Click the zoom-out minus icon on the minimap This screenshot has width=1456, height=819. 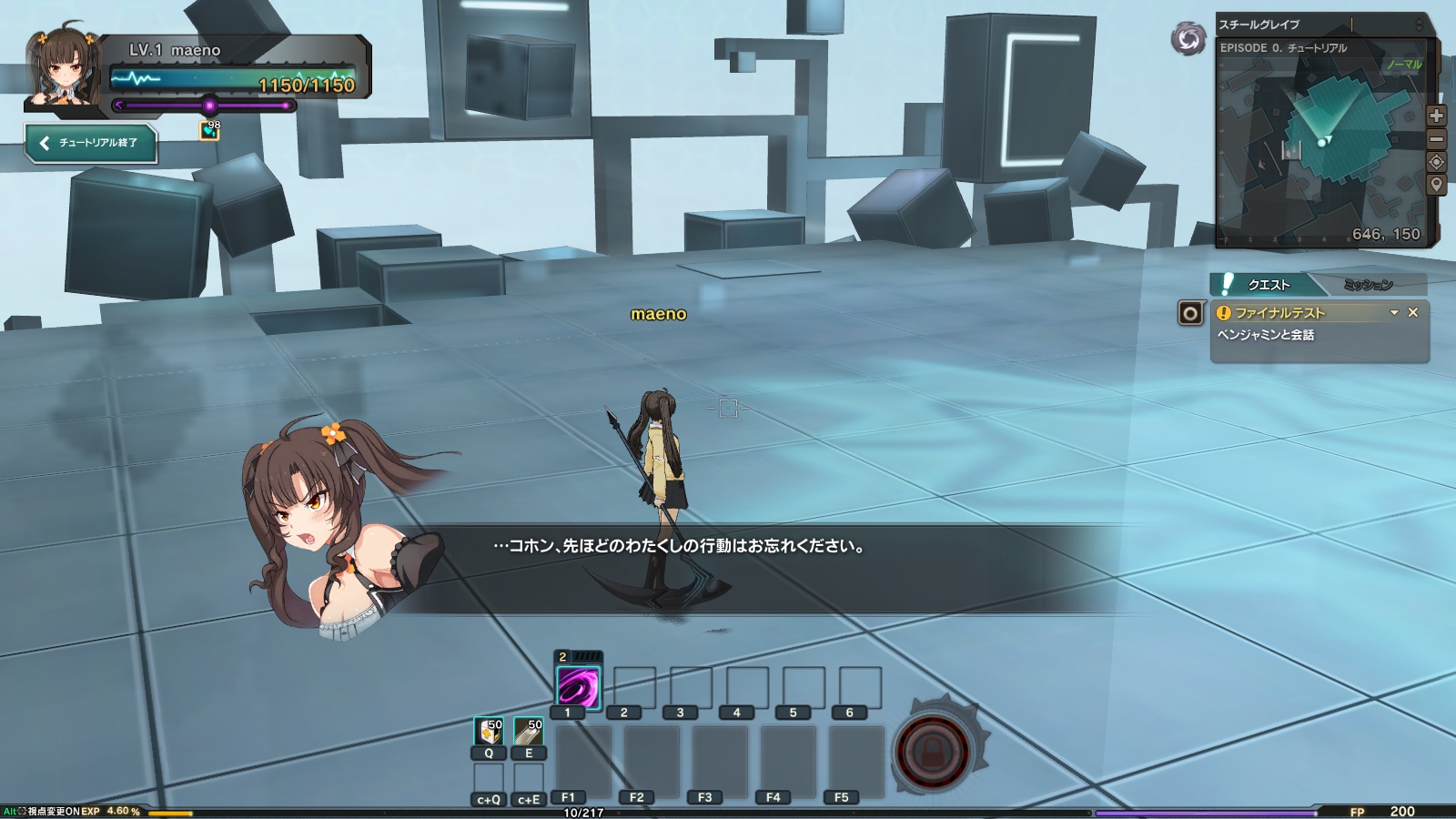[1435, 138]
